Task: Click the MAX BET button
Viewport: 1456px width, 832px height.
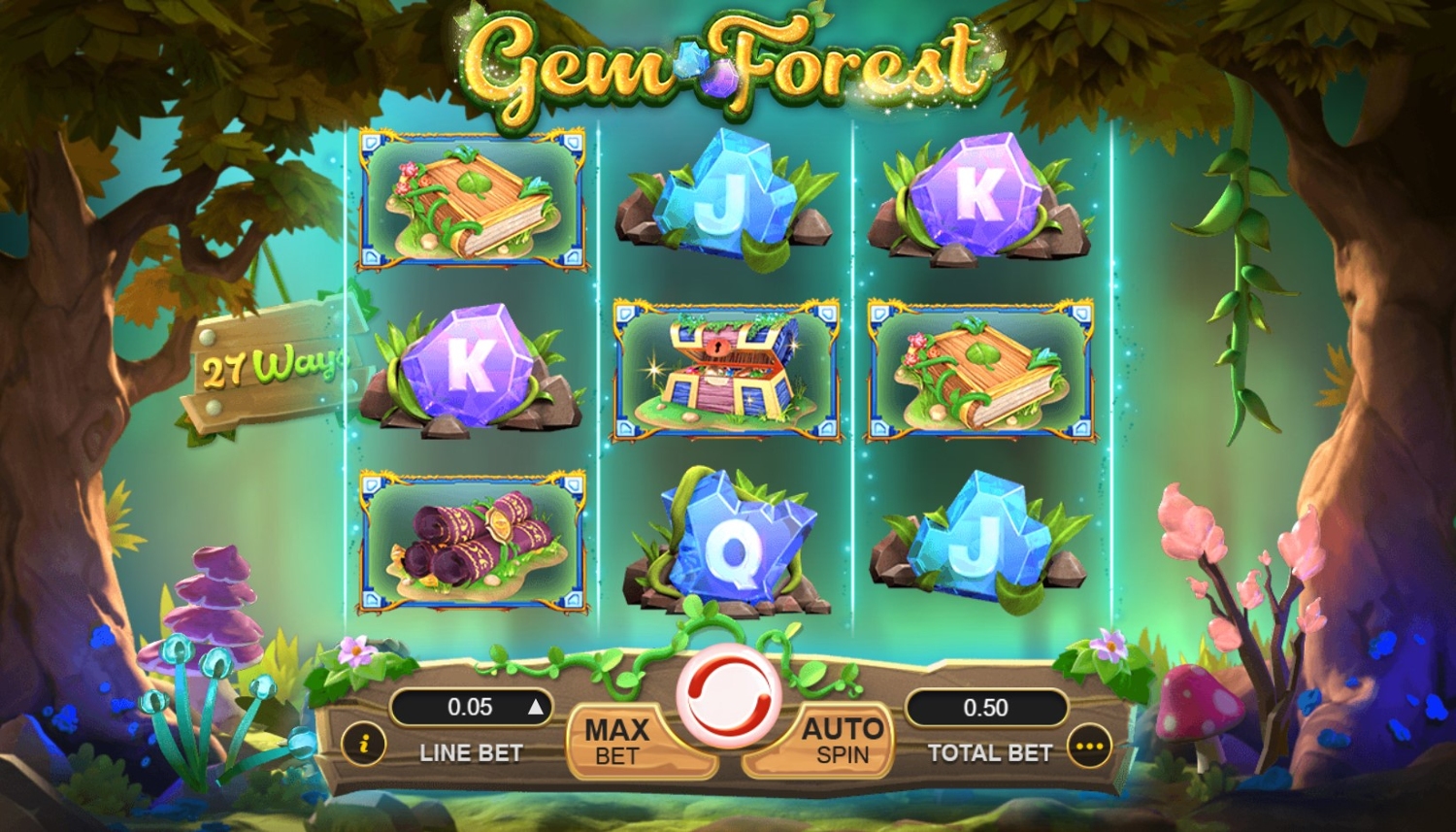Action: click(617, 741)
